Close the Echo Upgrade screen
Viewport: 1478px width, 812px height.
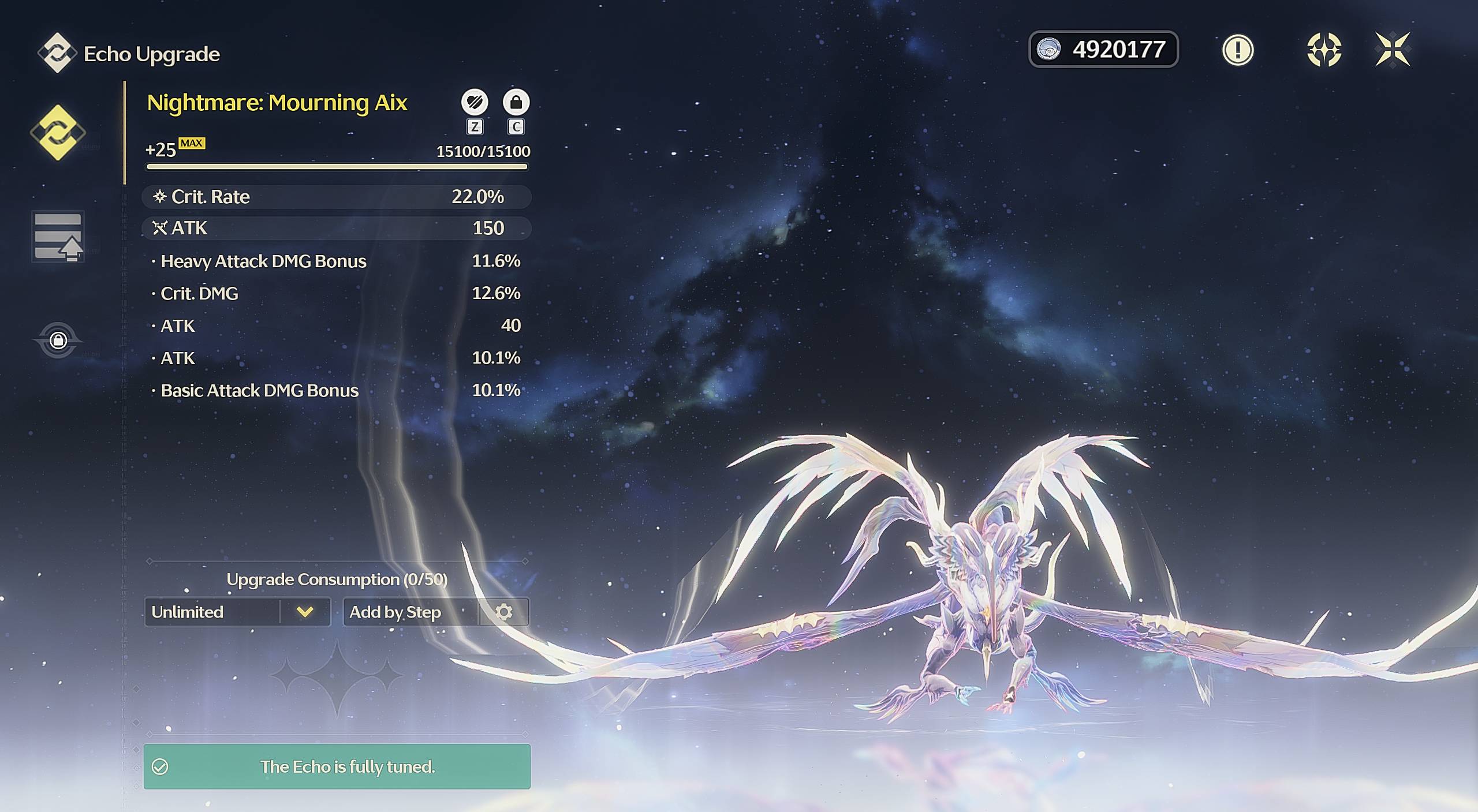[x=1392, y=50]
